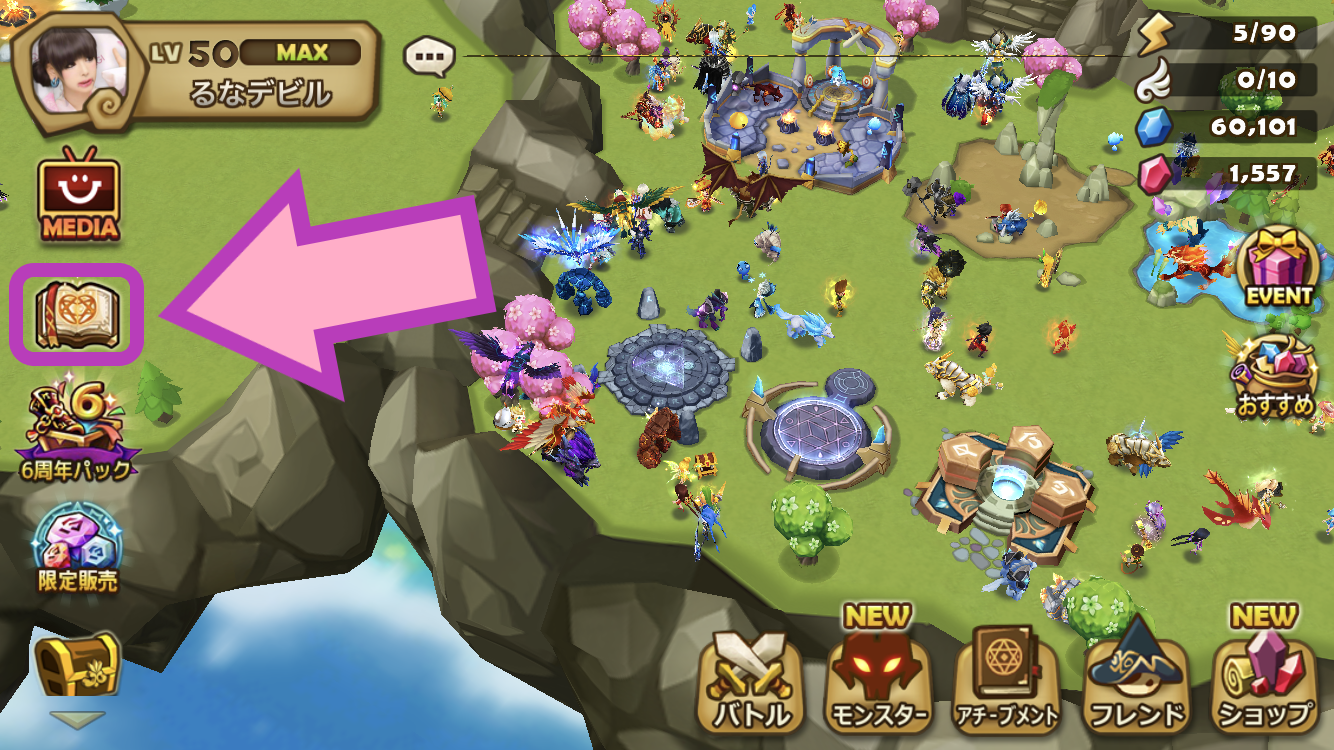Viewport: 1334px width, 750px height.
Task: Expand the left menu down arrow
Action: click(77, 720)
